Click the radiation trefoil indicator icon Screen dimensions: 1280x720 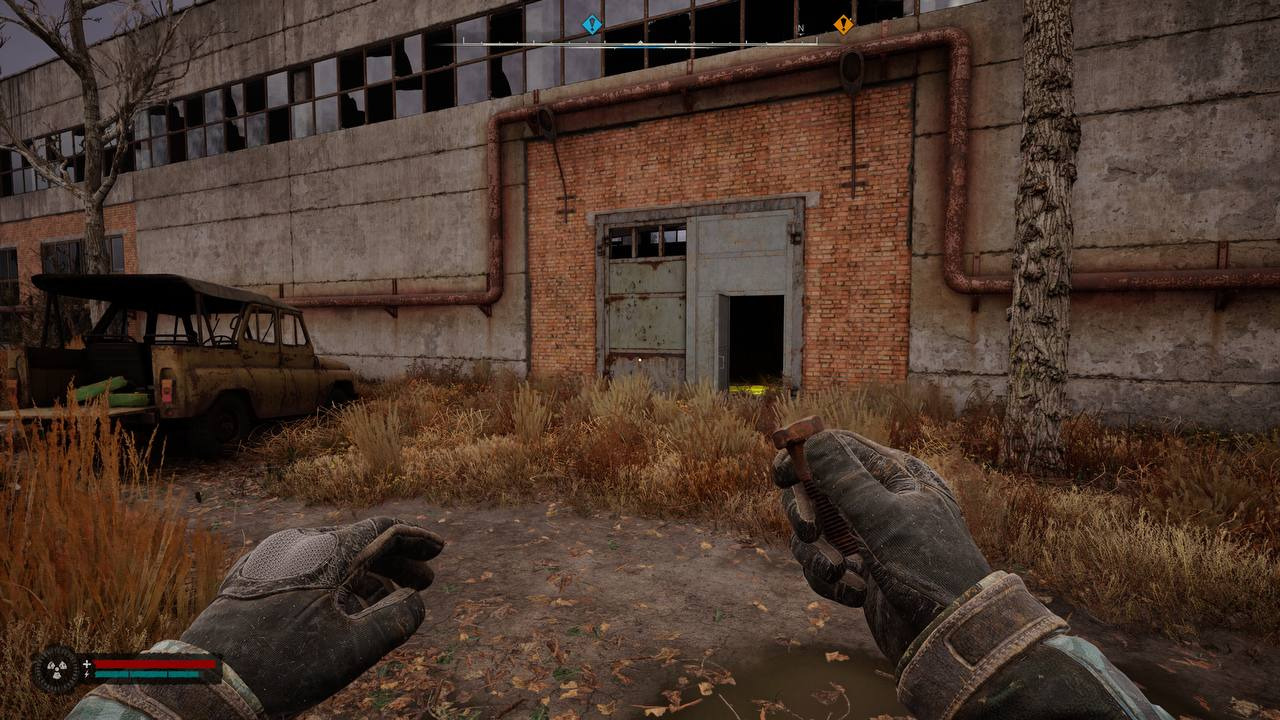tap(54, 669)
